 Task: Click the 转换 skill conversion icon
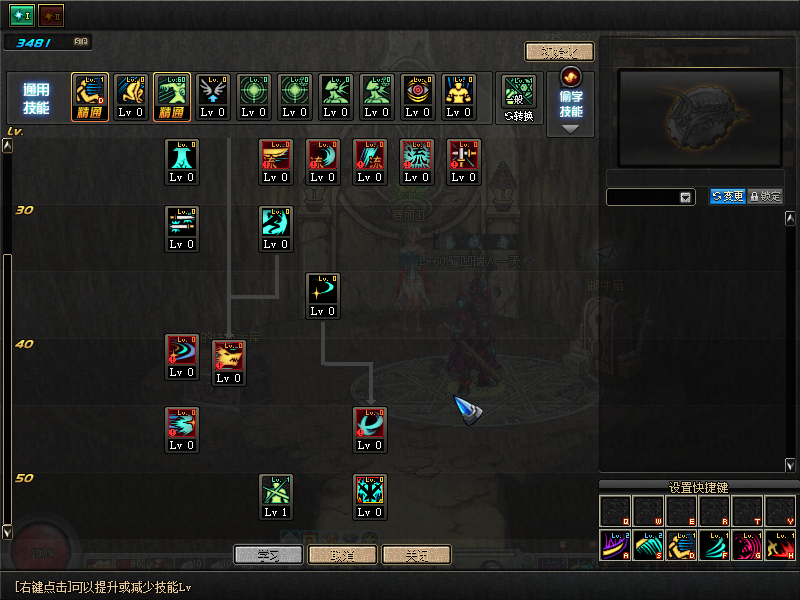click(520, 98)
